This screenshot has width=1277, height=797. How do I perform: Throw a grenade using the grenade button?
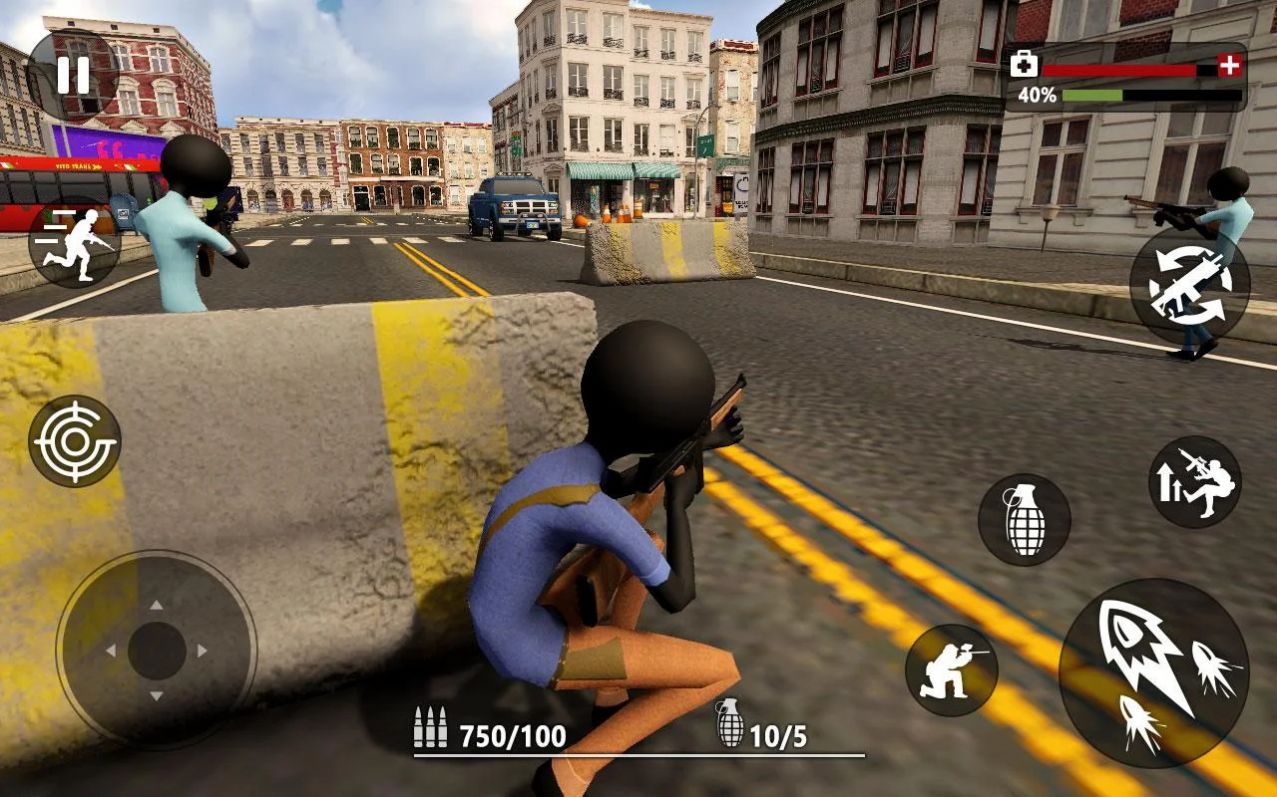pos(1024,520)
